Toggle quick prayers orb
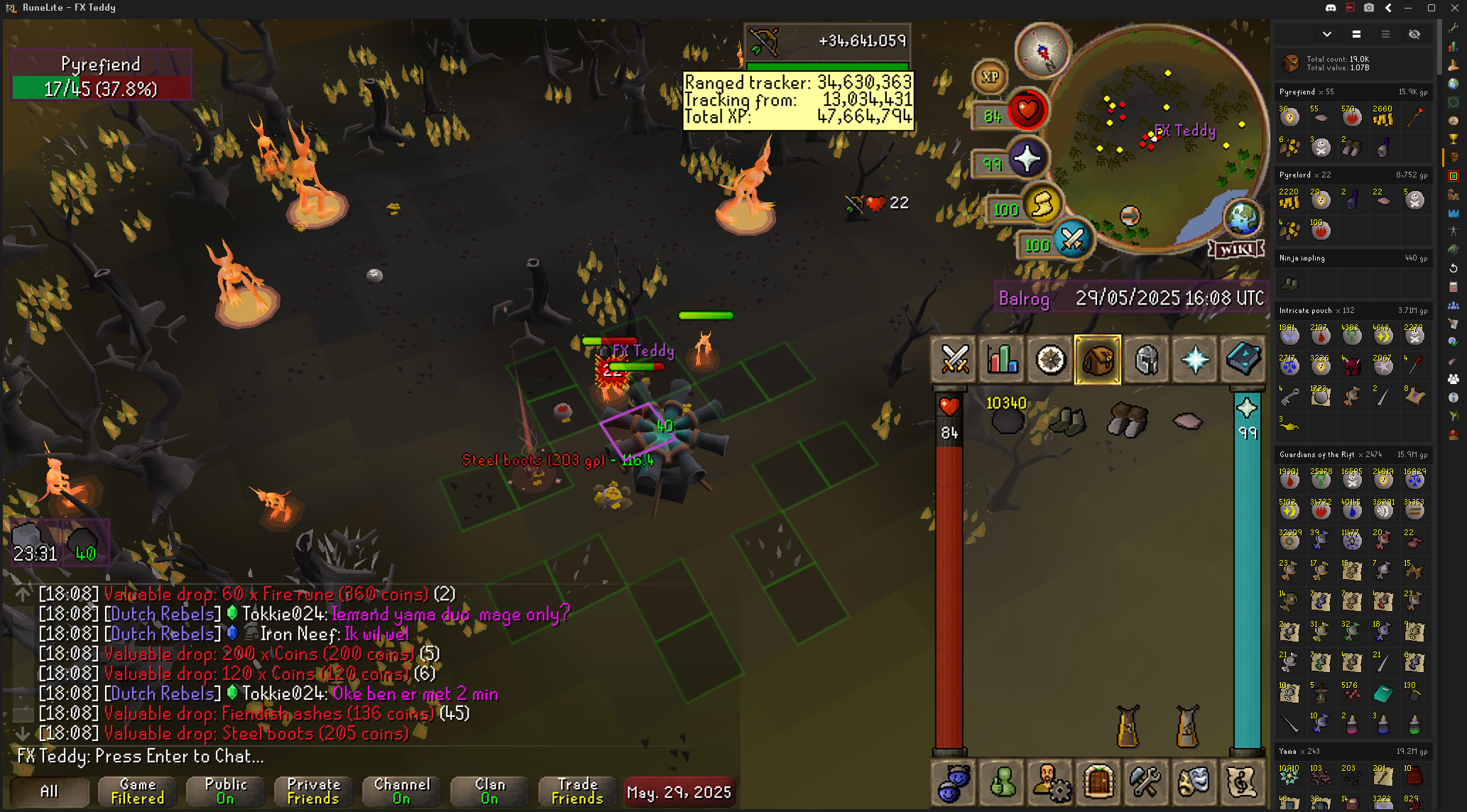Image resolution: width=1467 pixels, height=812 pixels. point(1027,159)
